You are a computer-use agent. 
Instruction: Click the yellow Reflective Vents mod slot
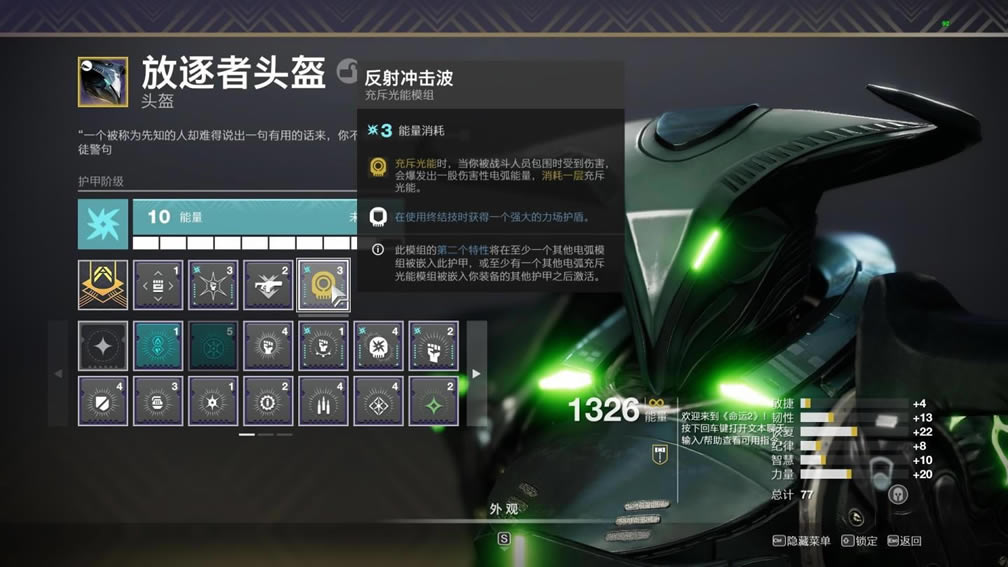point(323,285)
